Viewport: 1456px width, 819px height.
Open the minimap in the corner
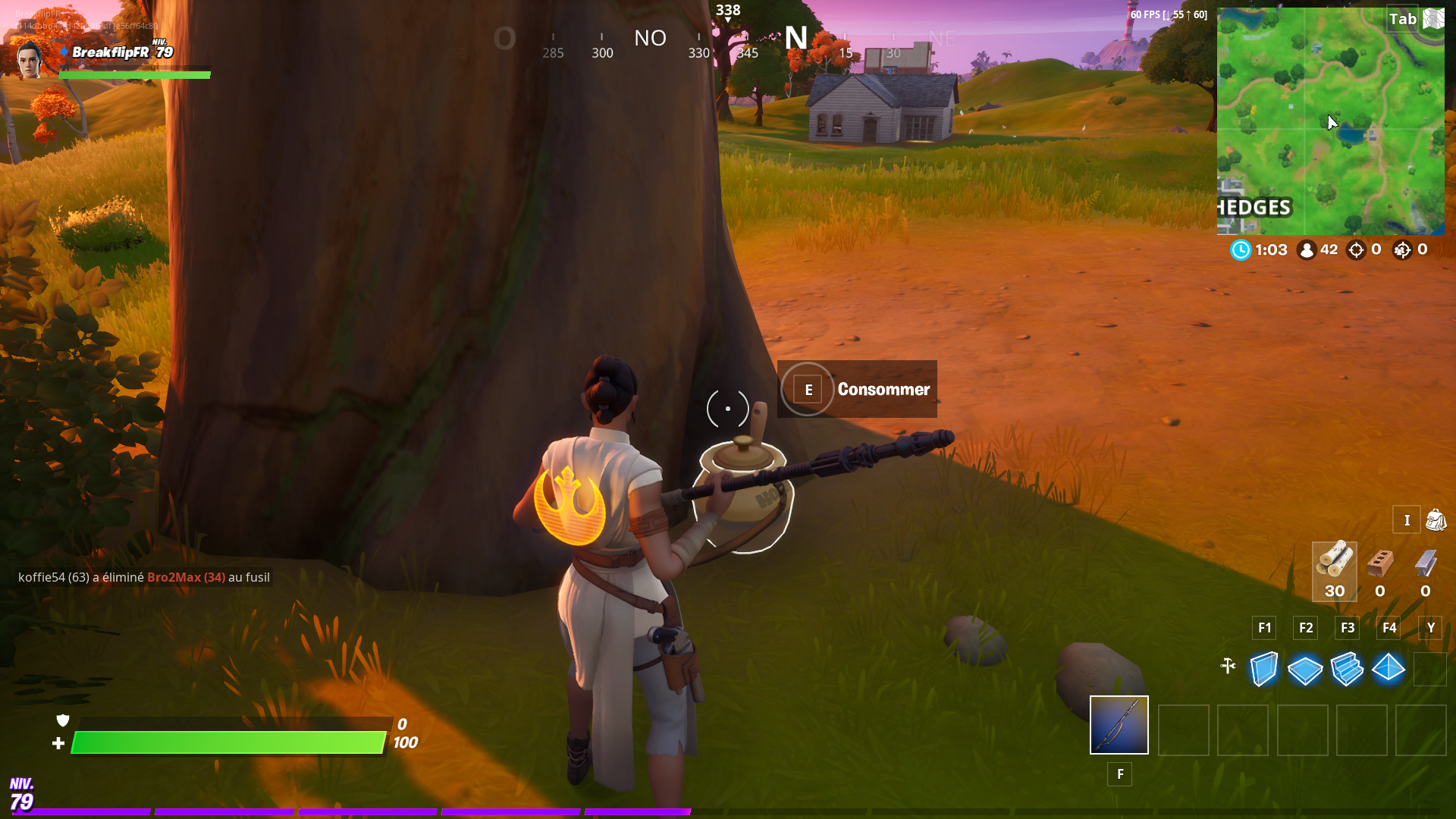point(1330,121)
